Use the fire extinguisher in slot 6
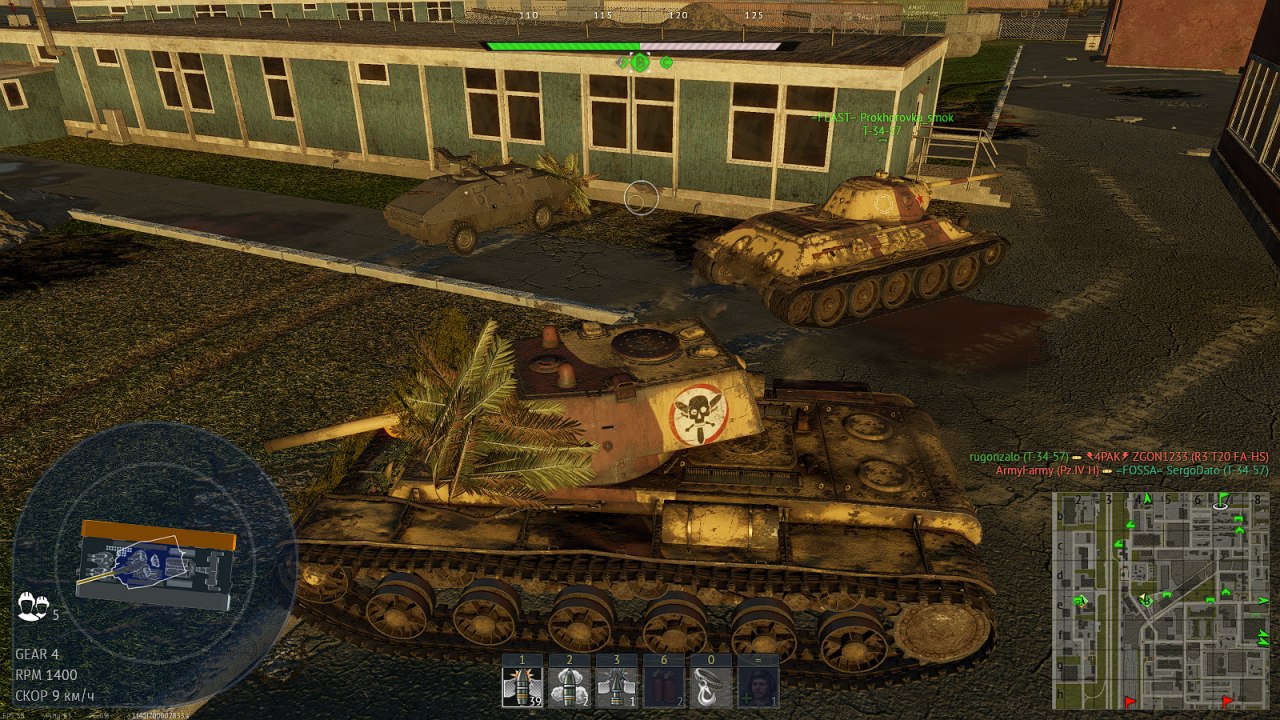The width and height of the screenshot is (1280, 720). click(x=664, y=687)
